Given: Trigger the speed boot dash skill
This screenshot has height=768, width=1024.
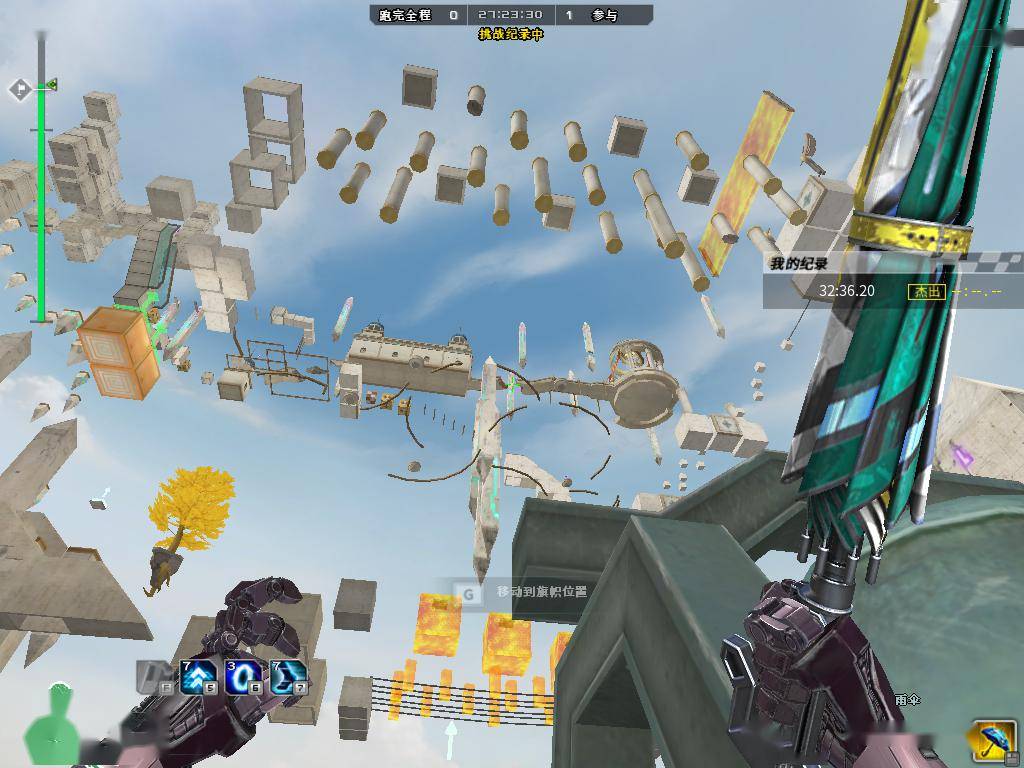Looking at the screenshot, I should [287, 677].
